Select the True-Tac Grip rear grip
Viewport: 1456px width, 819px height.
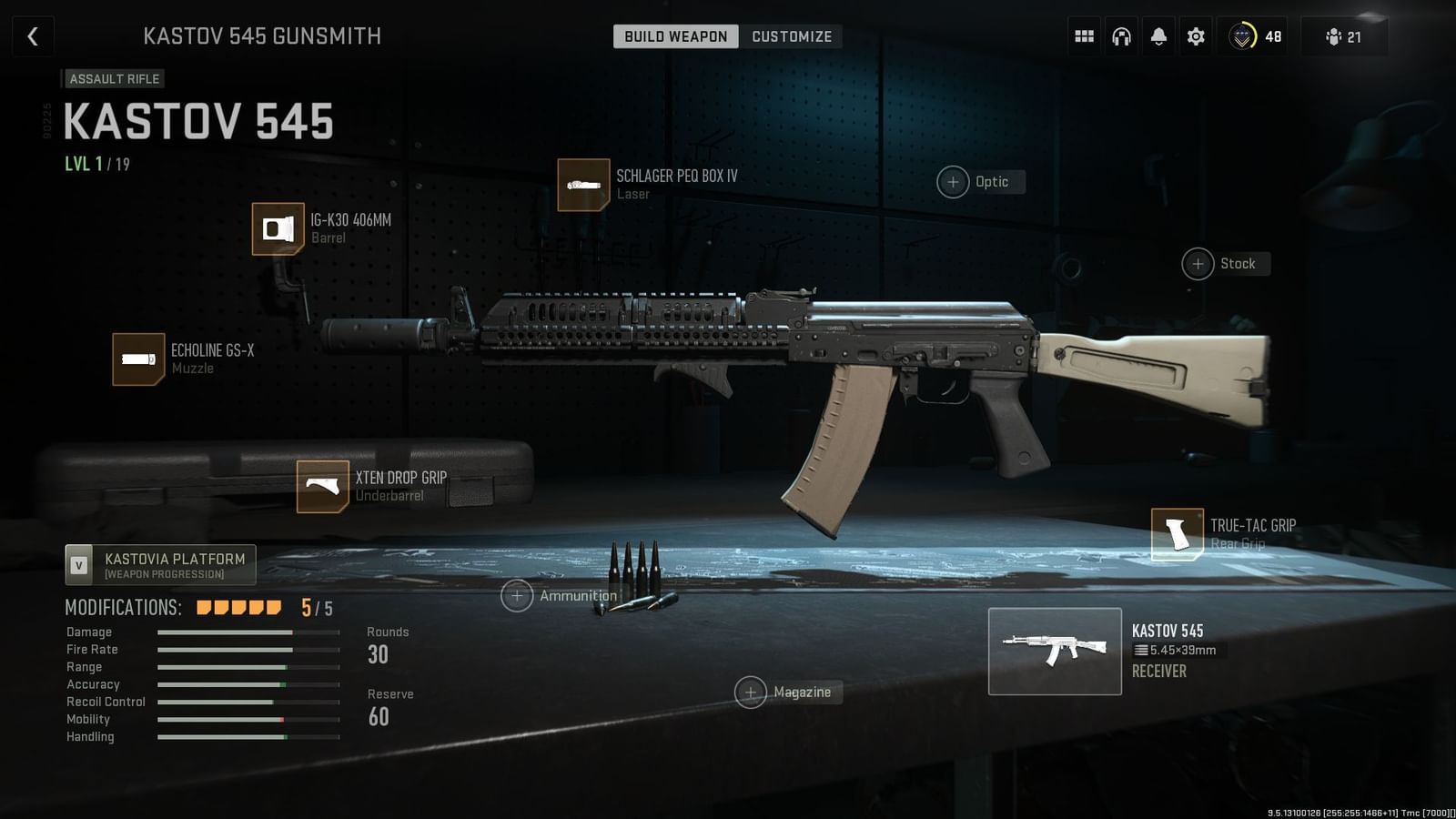pyautogui.click(x=1177, y=533)
